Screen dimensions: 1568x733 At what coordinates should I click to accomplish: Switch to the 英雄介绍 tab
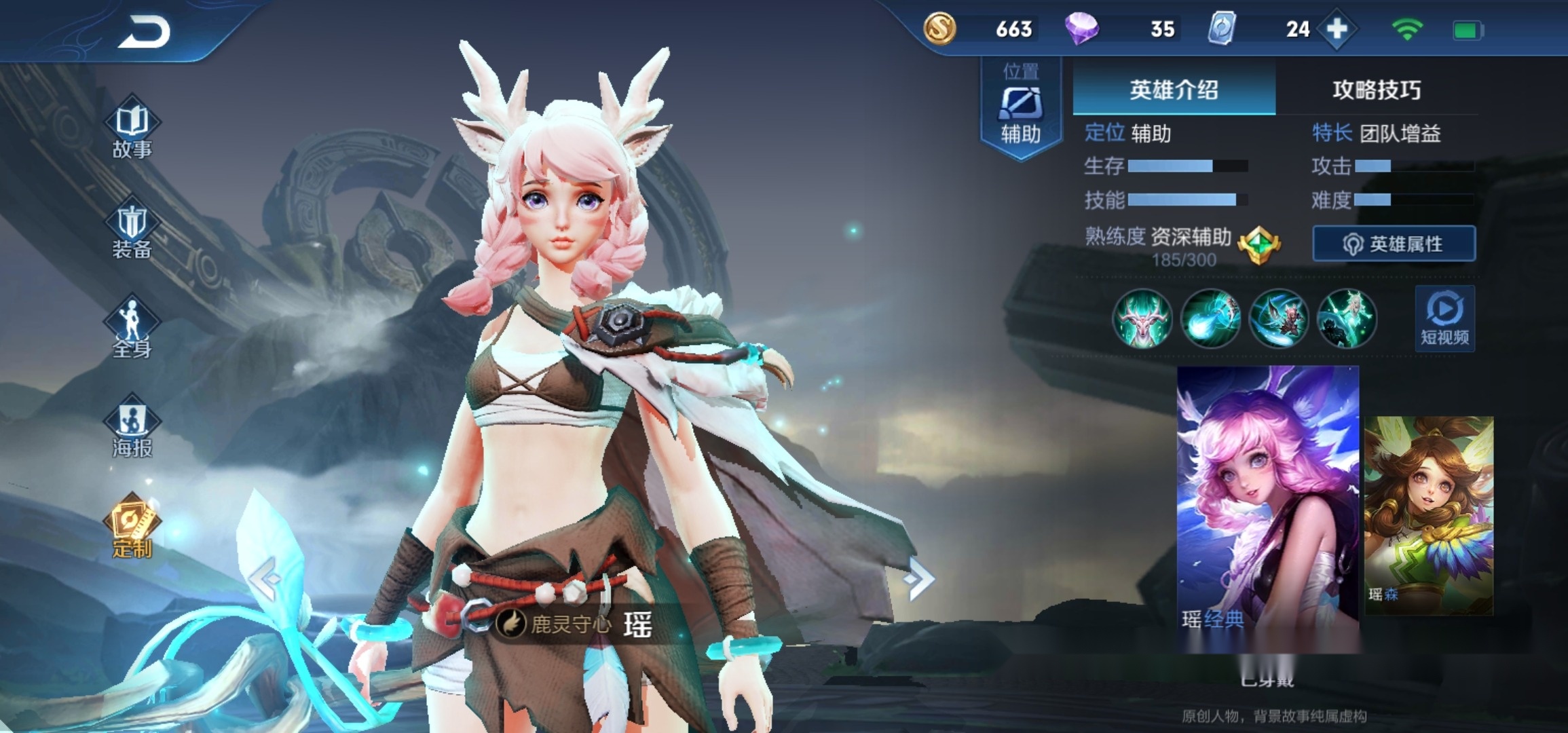(1174, 90)
